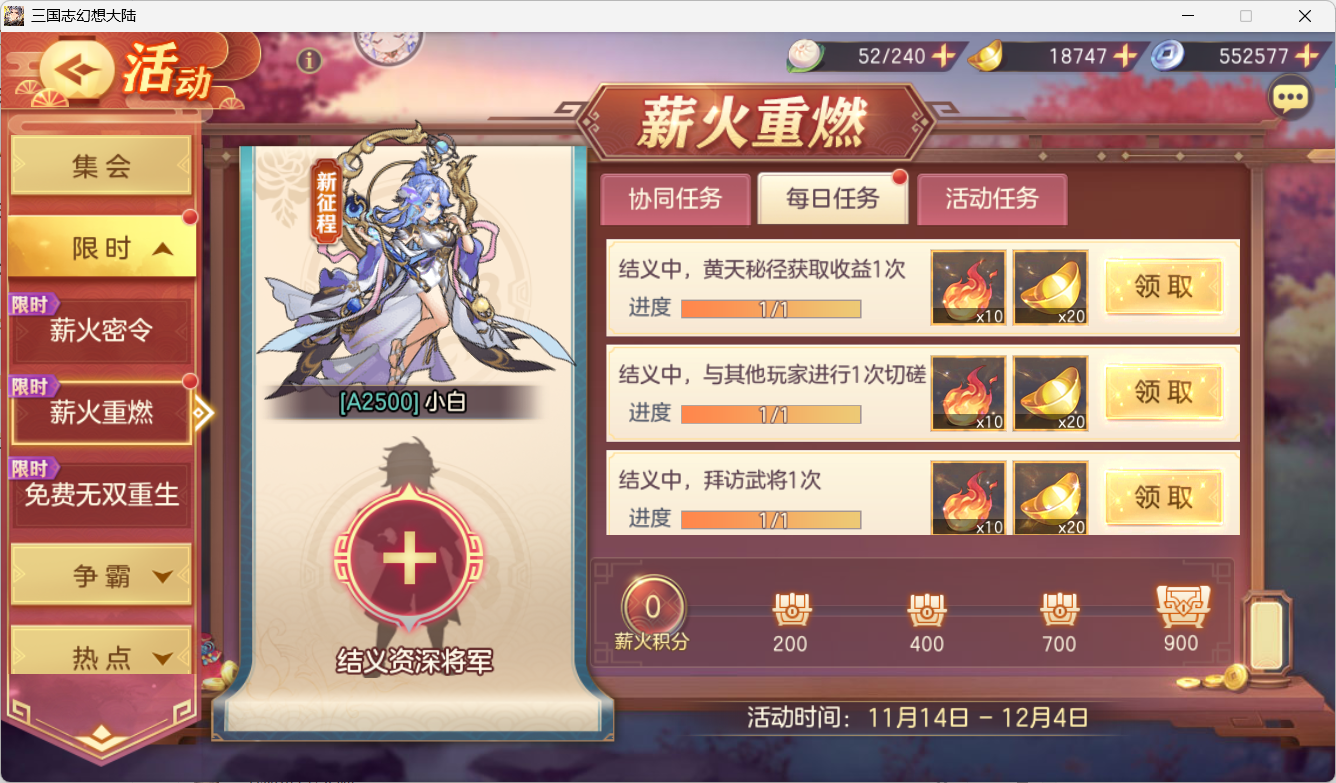Image resolution: width=1336 pixels, height=783 pixels.
Task: Click the back arrow beside 活动 title
Action: pos(78,70)
